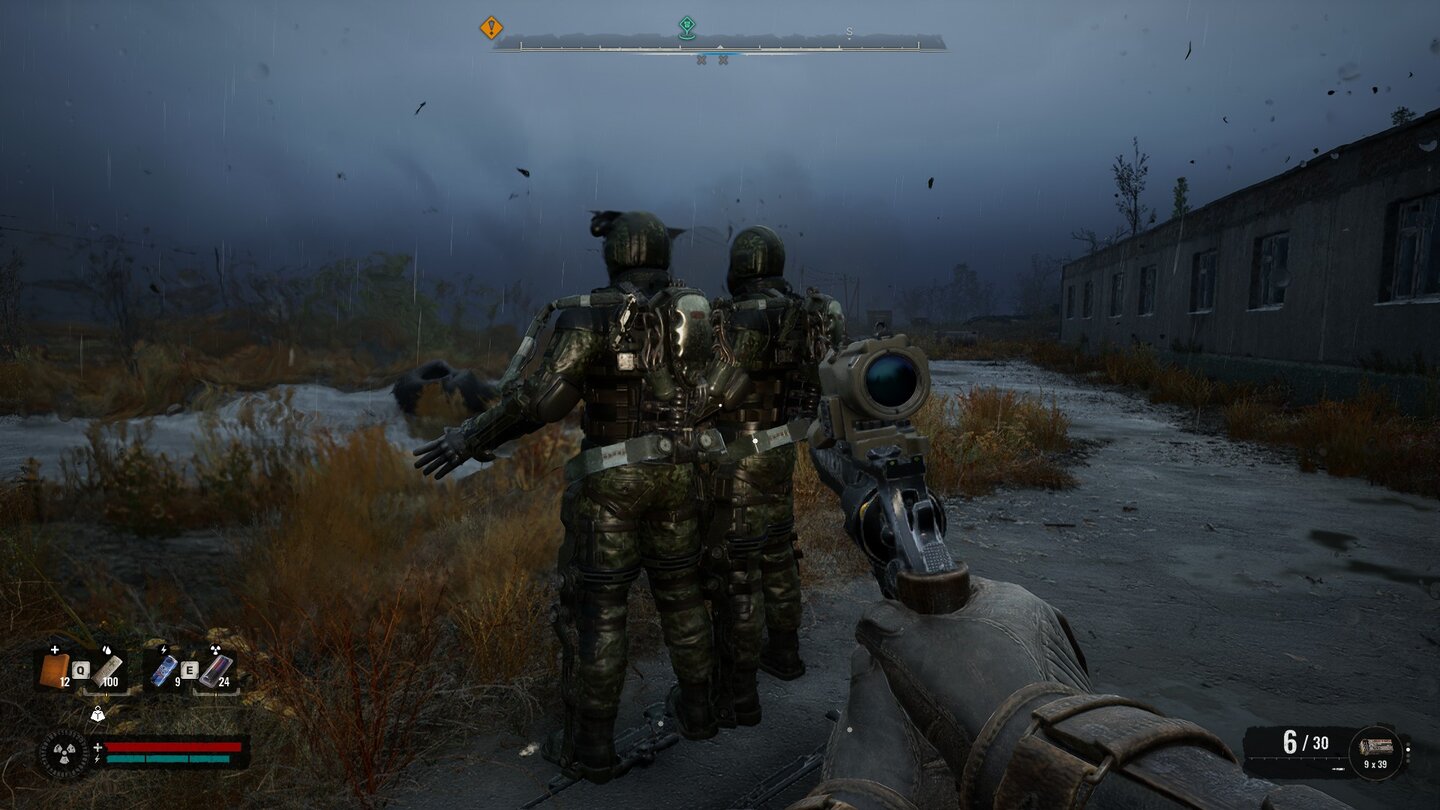Click the green main mission marker on the compass

coord(687,27)
